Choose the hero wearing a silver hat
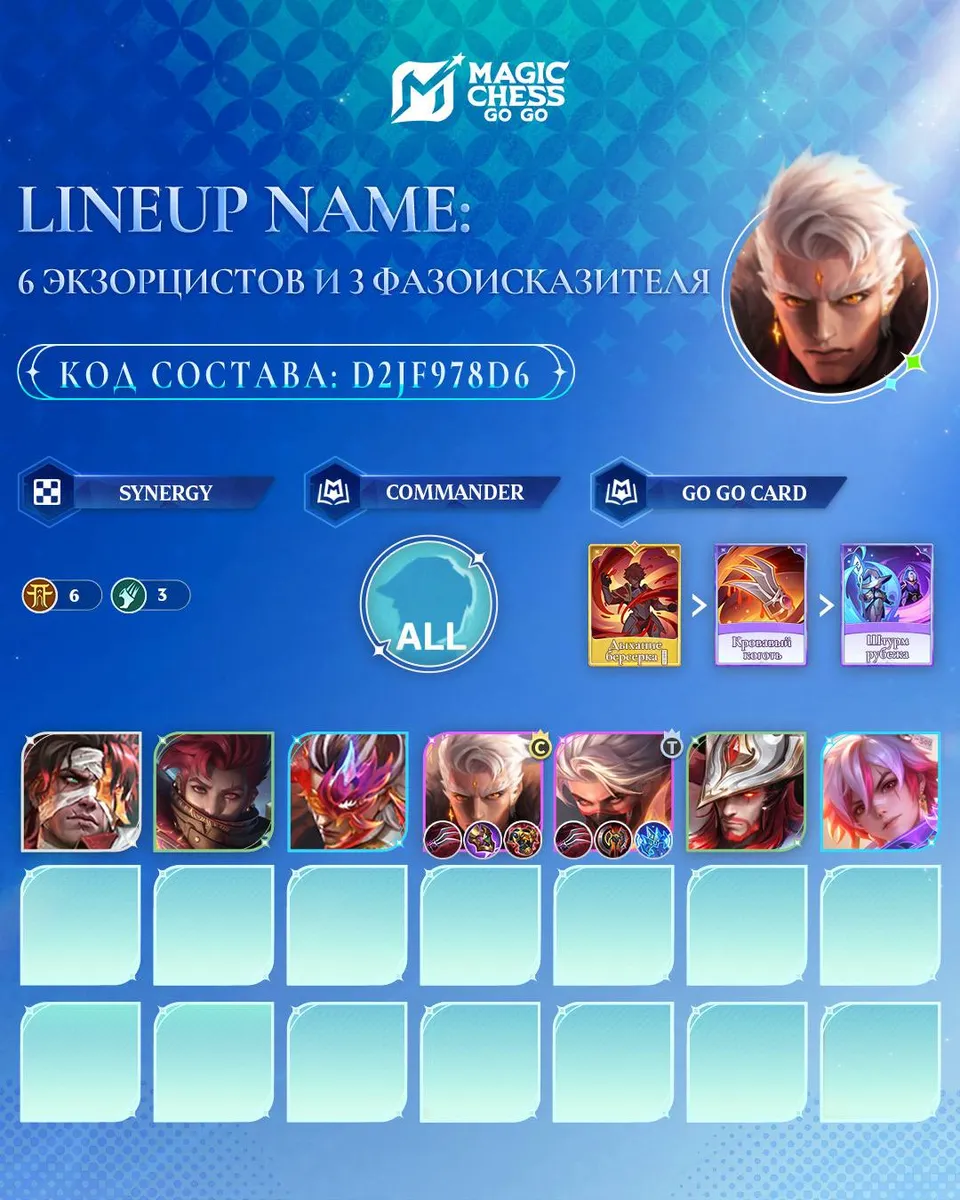This screenshot has height=1200, width=960. pos(747,791)
